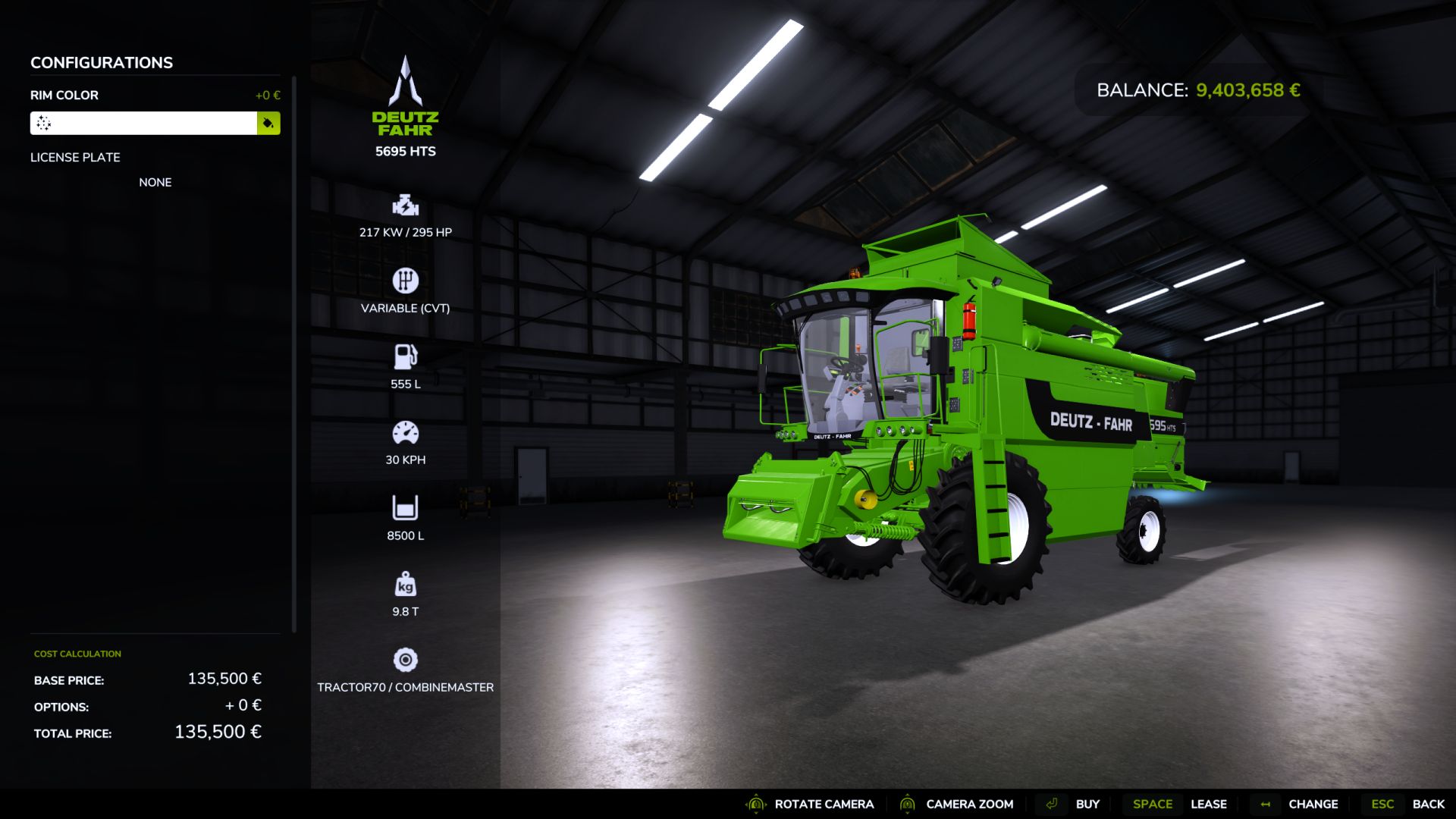
Task: Click the 30 KPH top speed icon
Action: [405, 431]
